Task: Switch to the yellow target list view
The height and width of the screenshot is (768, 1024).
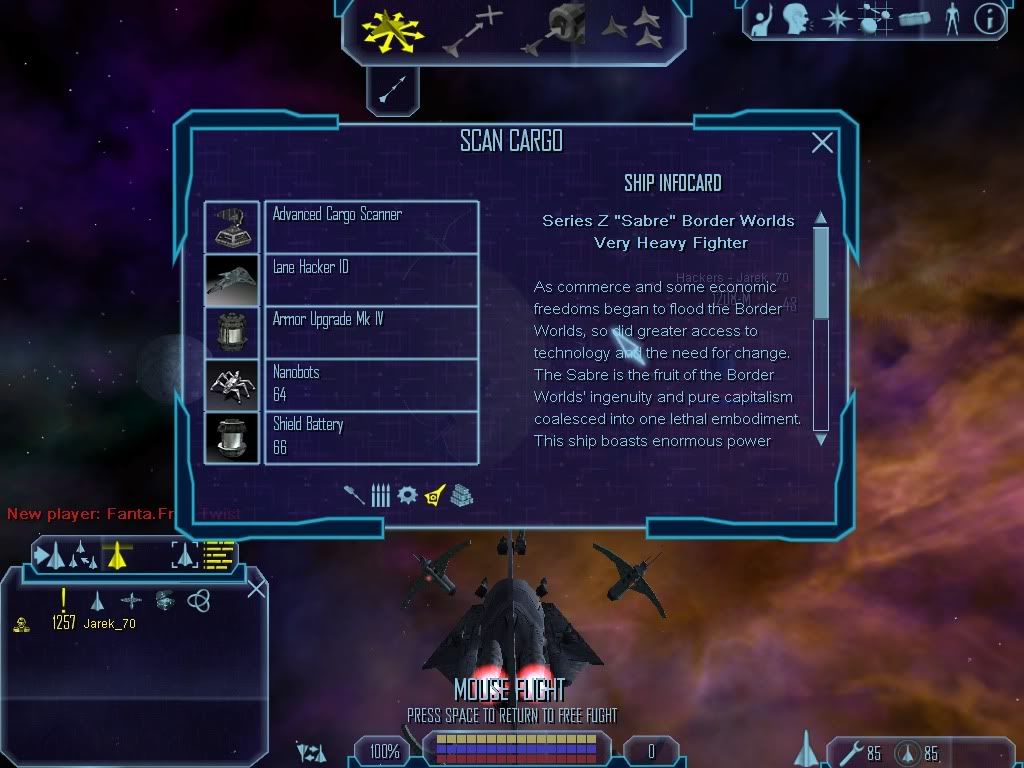Action: point(220,554)
